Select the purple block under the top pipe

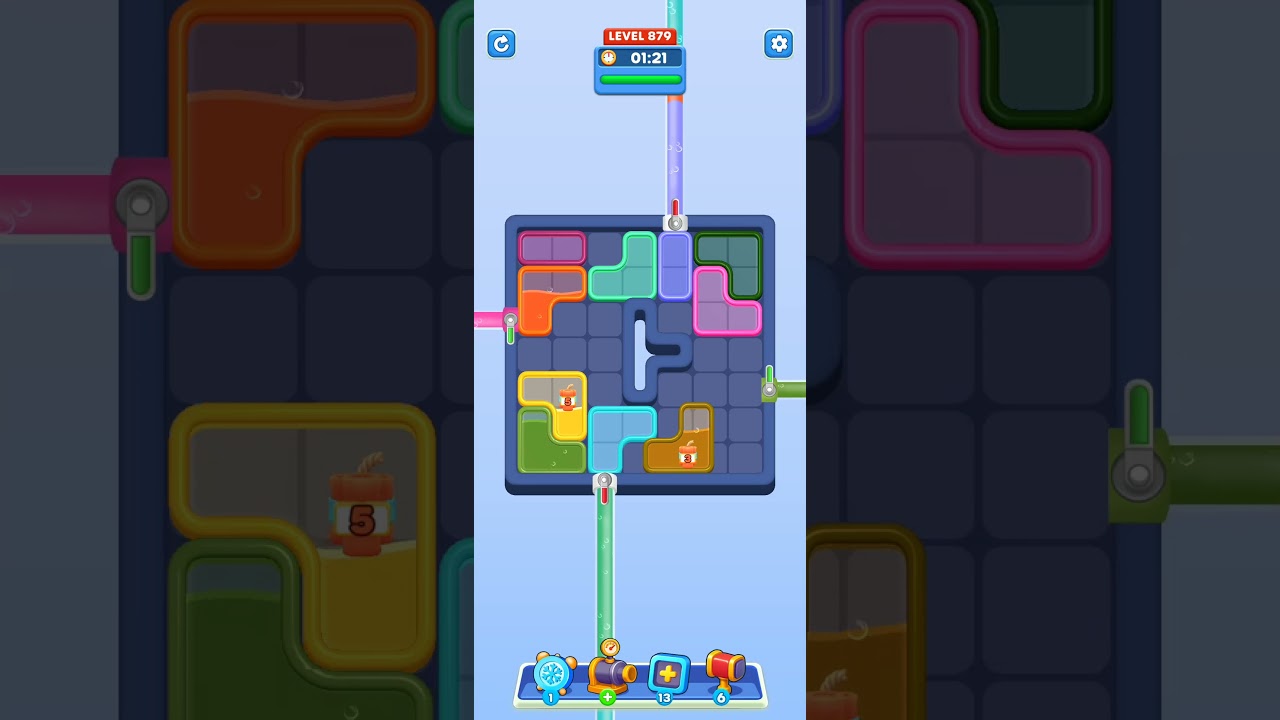(x=676, y=265)
